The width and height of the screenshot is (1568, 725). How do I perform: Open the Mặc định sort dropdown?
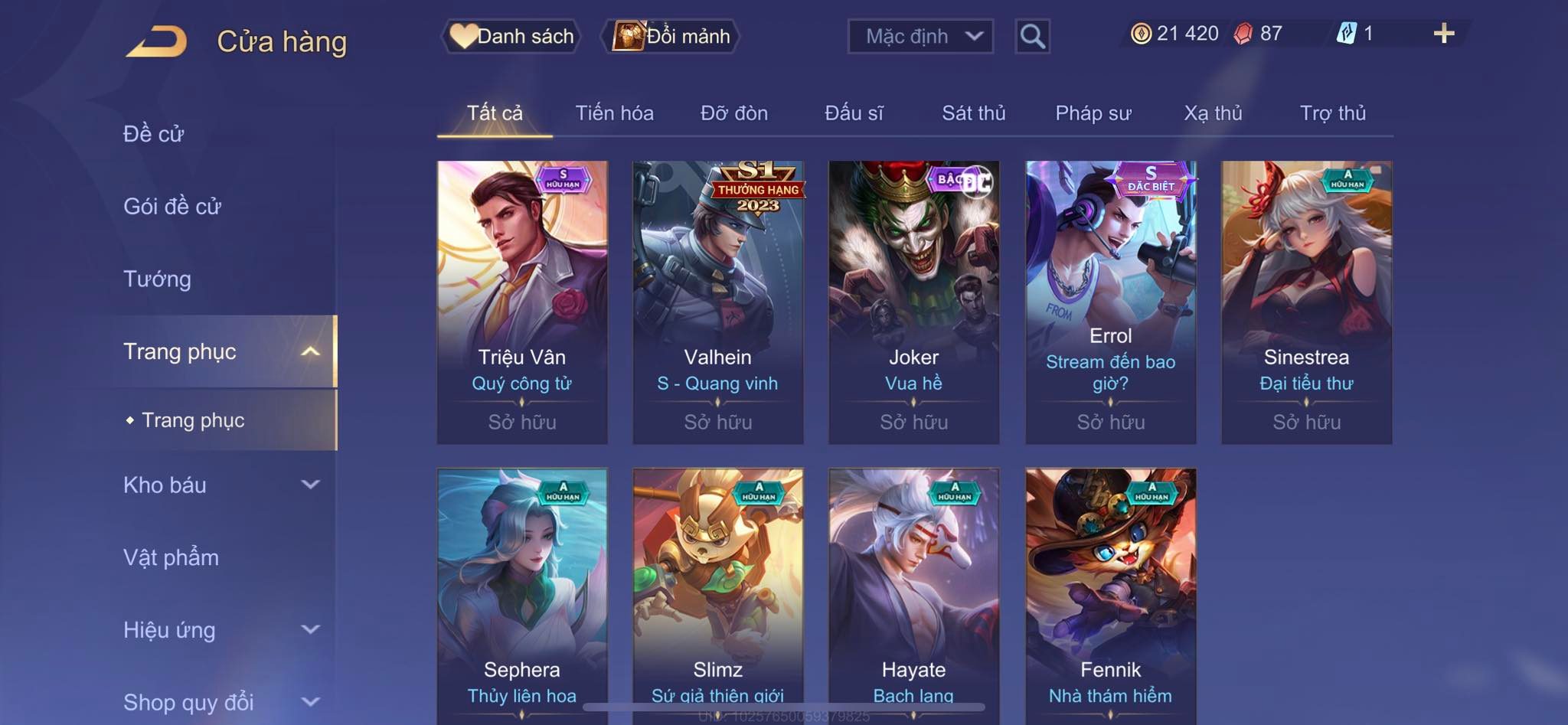[x=920, y=36]
